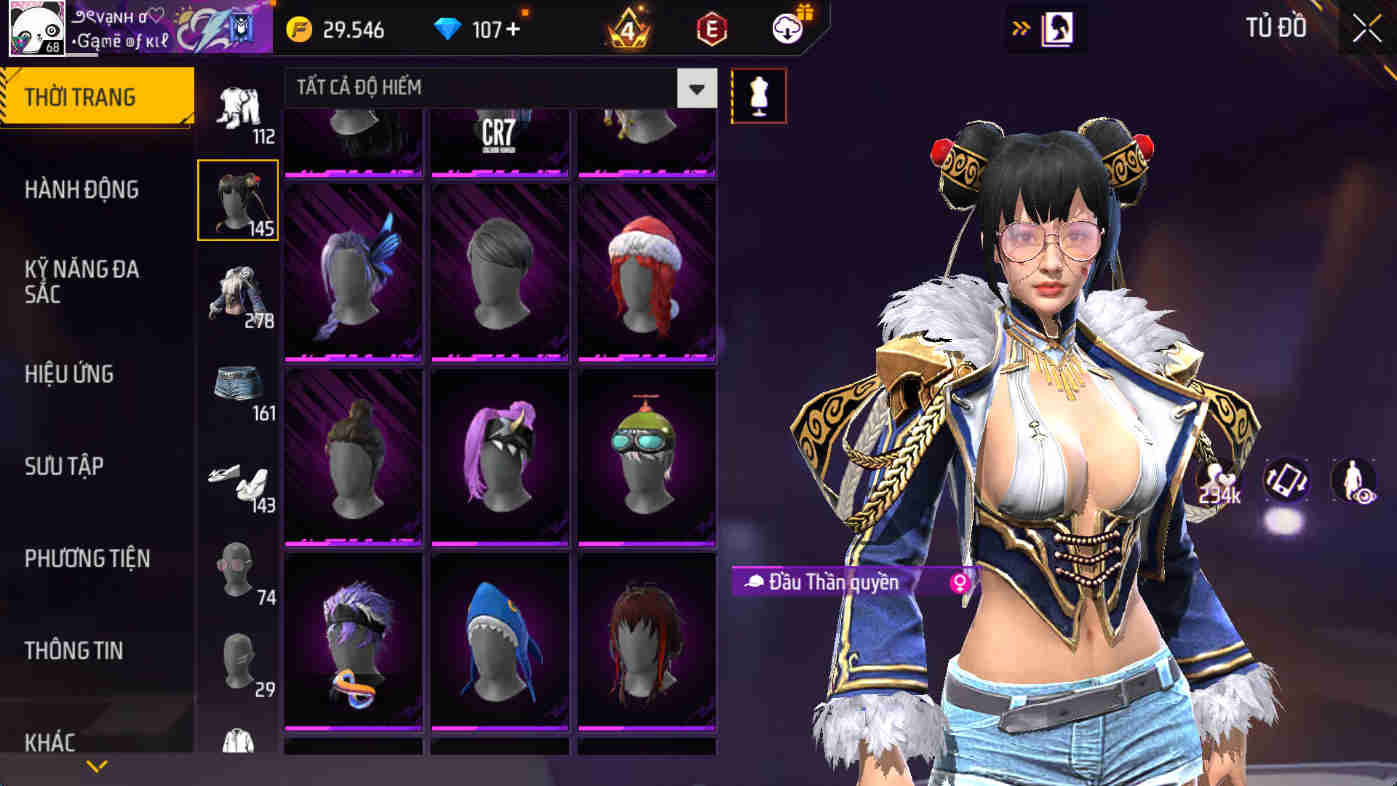This screenshot has width=1397, height=786.
Task: Toggle the mannequin preview beside the filter
Action: tap(759, 95)
